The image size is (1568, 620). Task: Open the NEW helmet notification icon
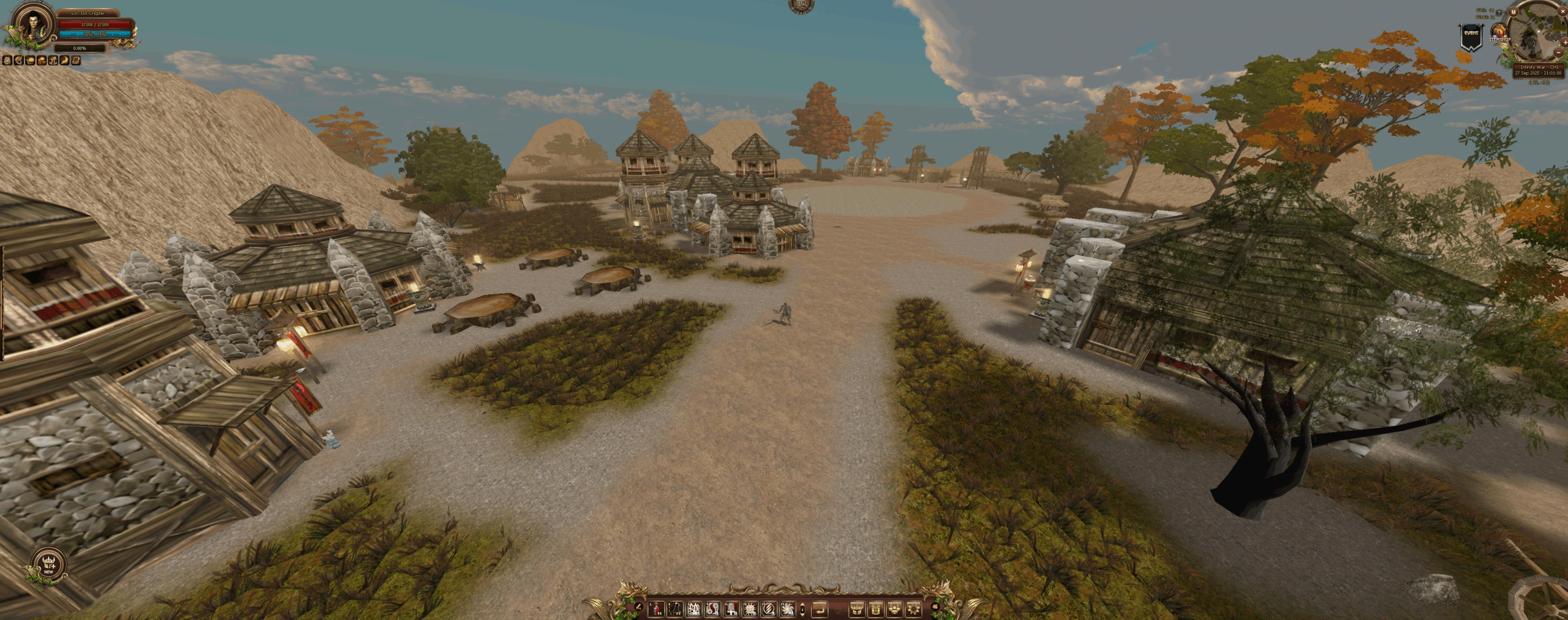[48, 564]
